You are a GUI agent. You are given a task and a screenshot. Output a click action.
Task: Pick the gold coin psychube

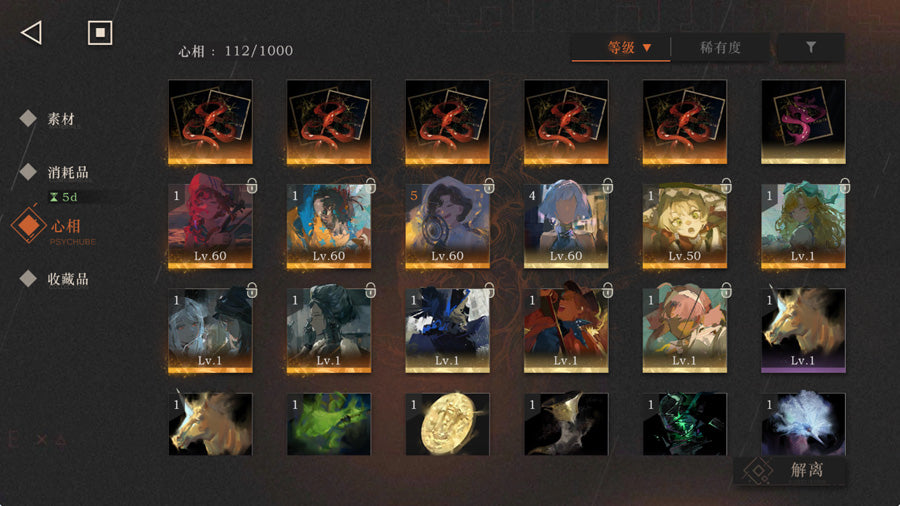[447, 425]
